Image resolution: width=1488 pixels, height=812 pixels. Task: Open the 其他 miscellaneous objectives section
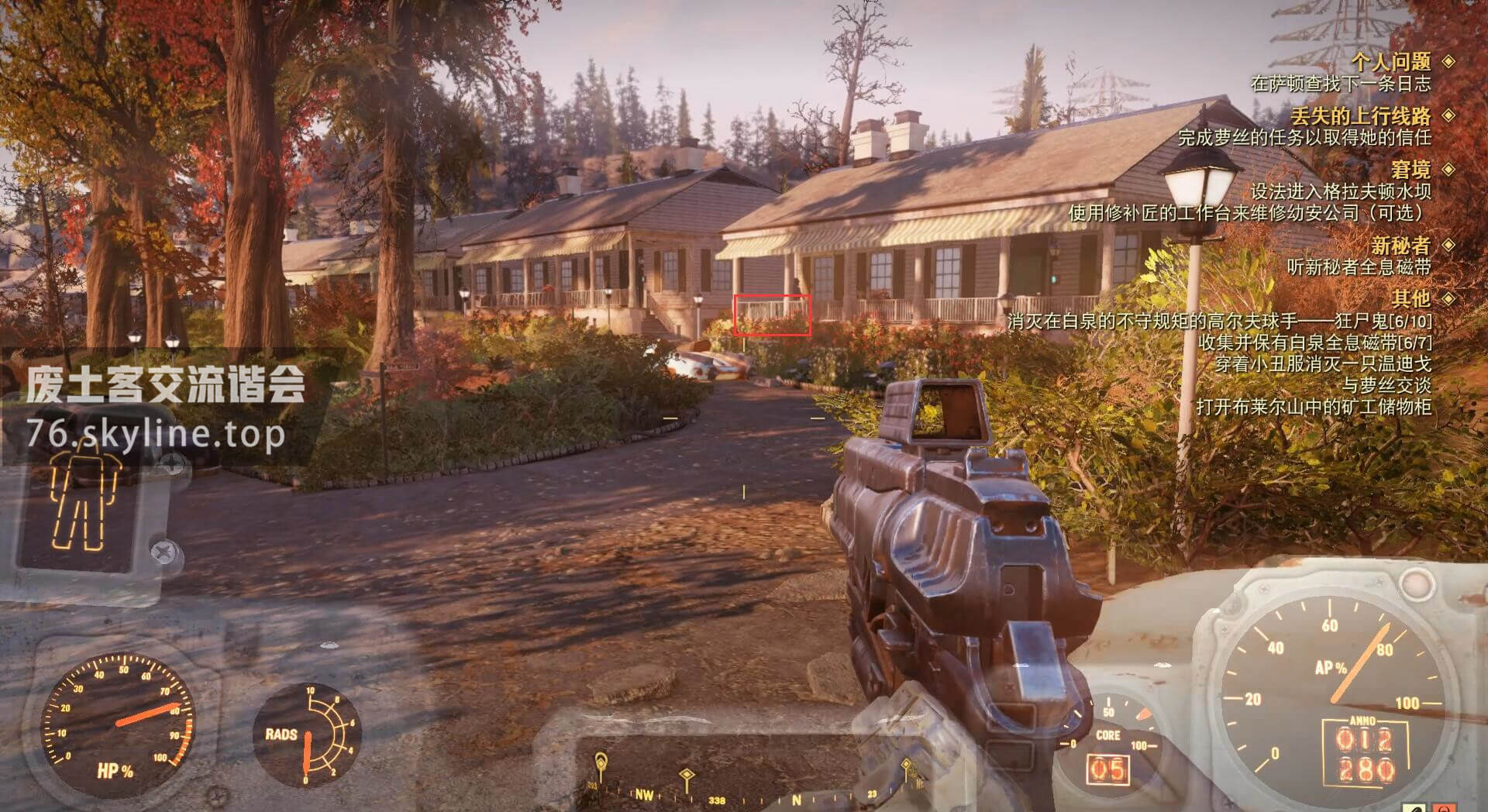pos(1410,298)
